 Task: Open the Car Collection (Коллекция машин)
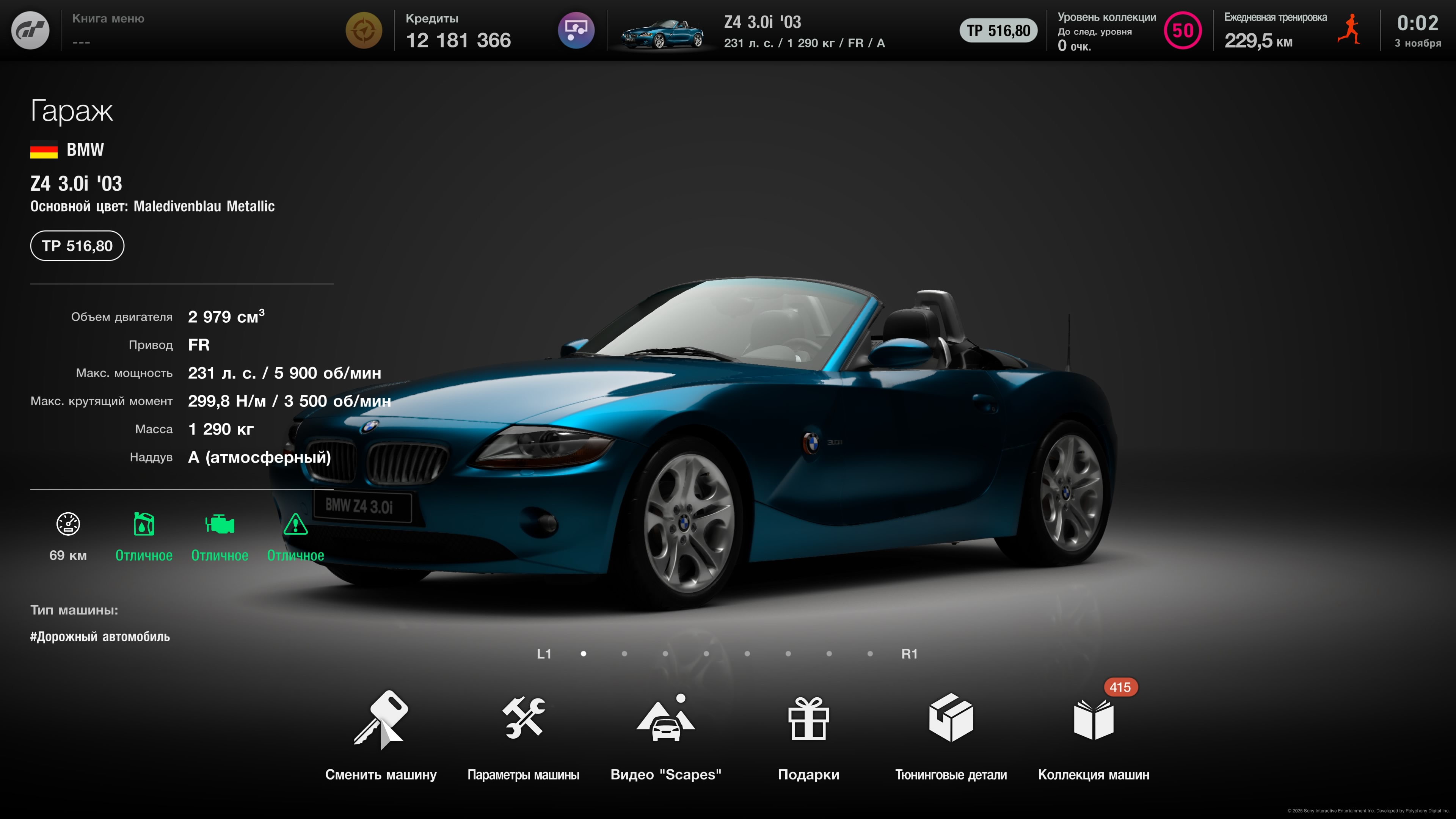coord(1093,735)
